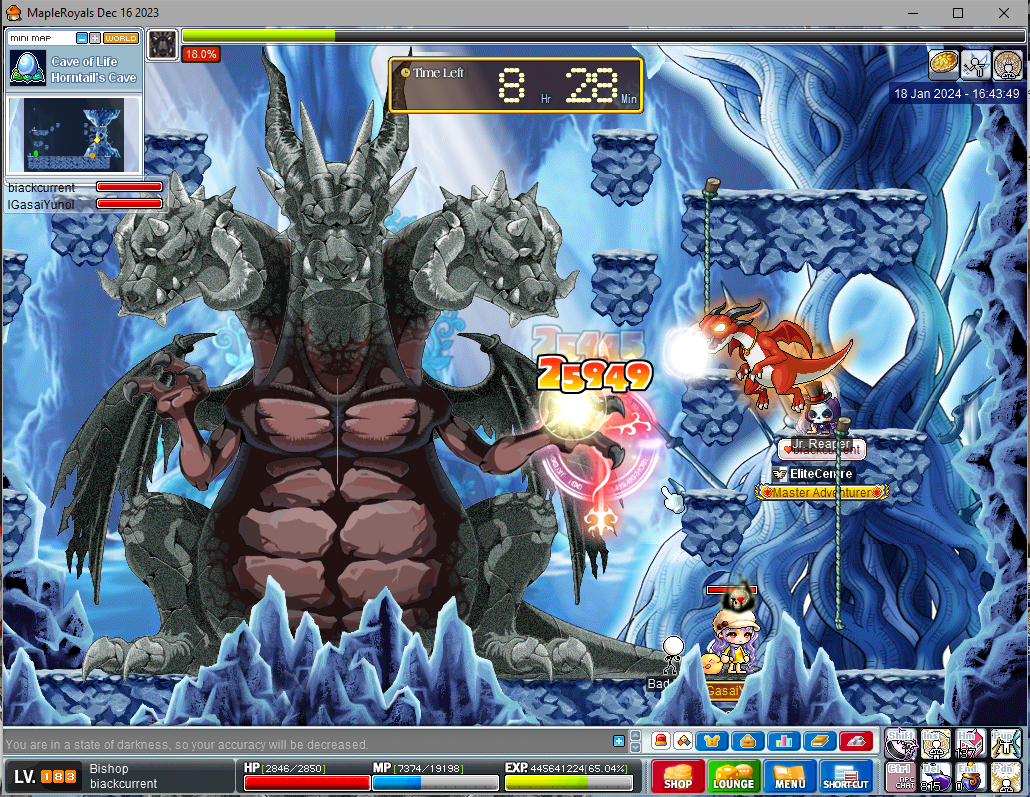
Task: Open the Short-Cut key settings
Action: coord(845,776)
